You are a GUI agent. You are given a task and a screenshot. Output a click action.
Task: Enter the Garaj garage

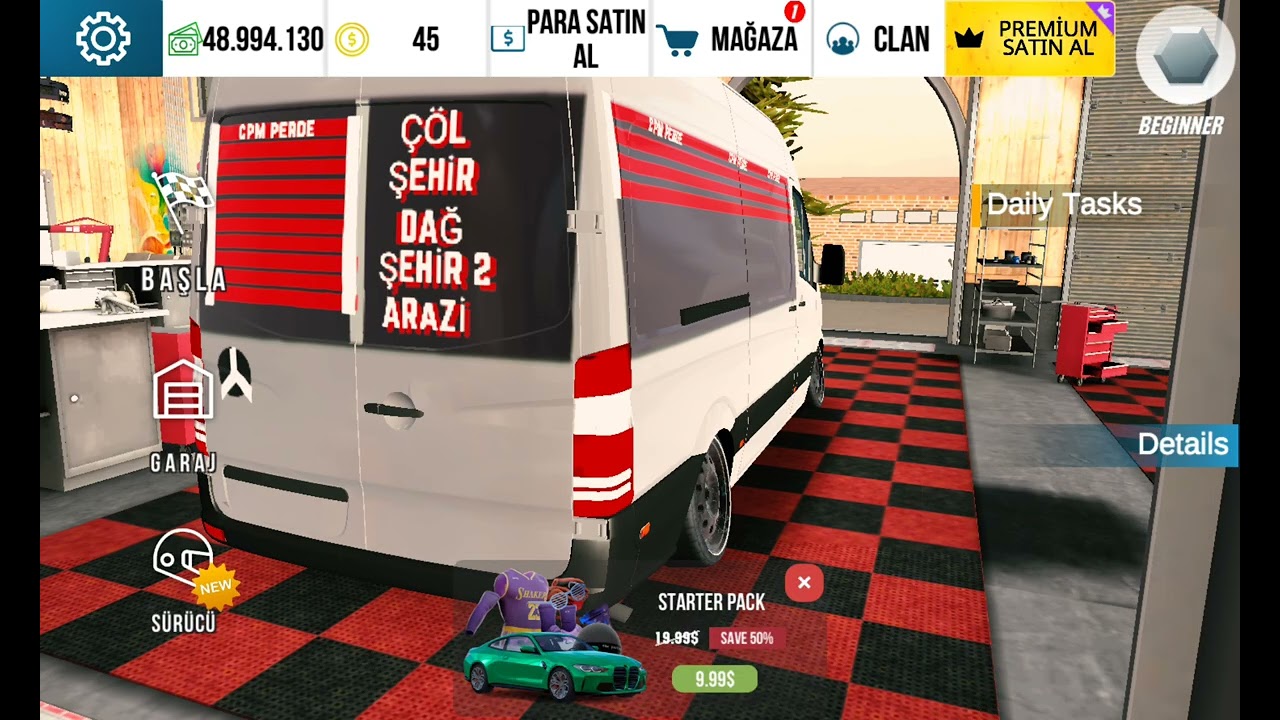(184, 410)
